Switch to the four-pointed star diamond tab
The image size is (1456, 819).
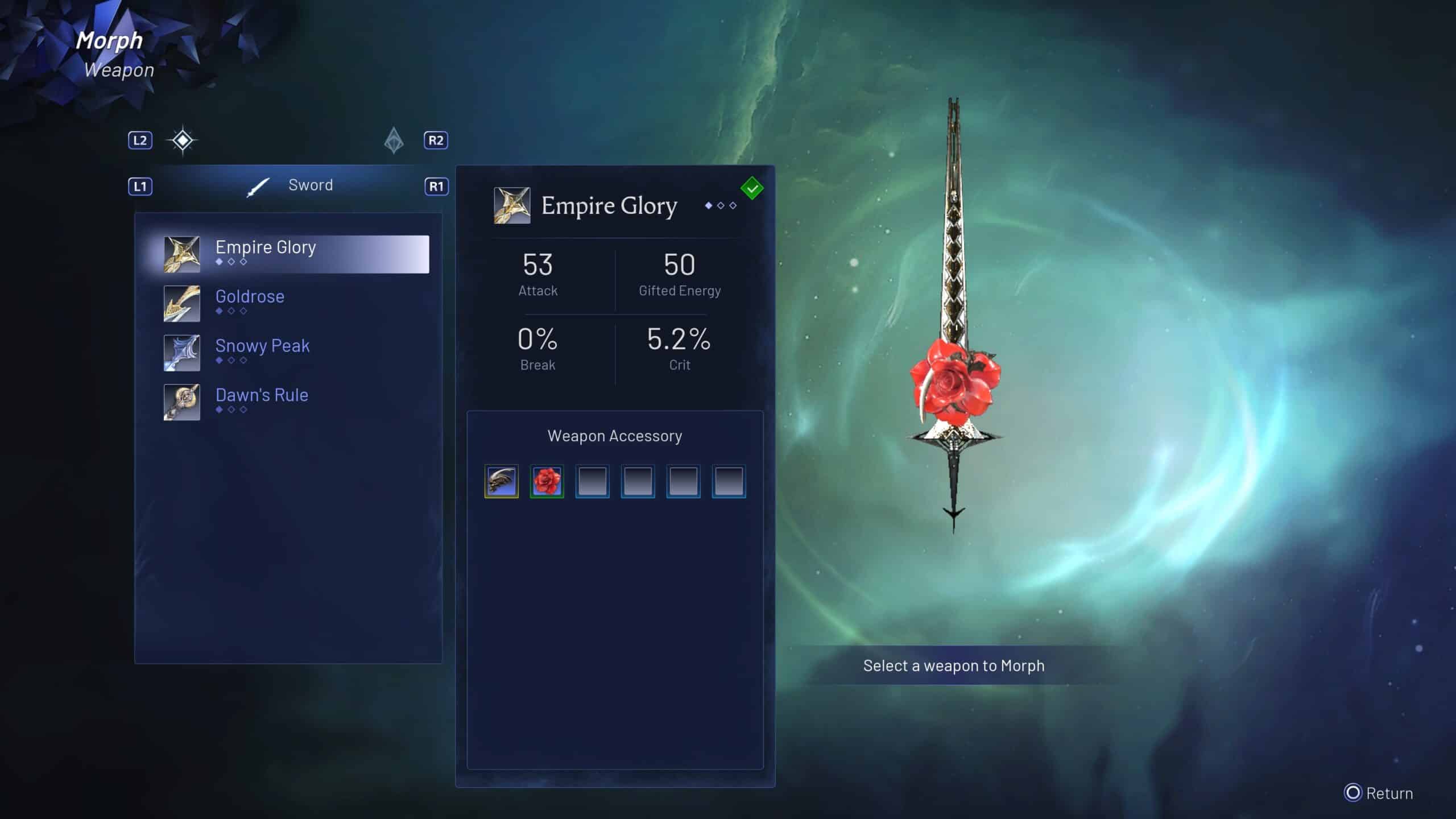click(x=182, y=140)
